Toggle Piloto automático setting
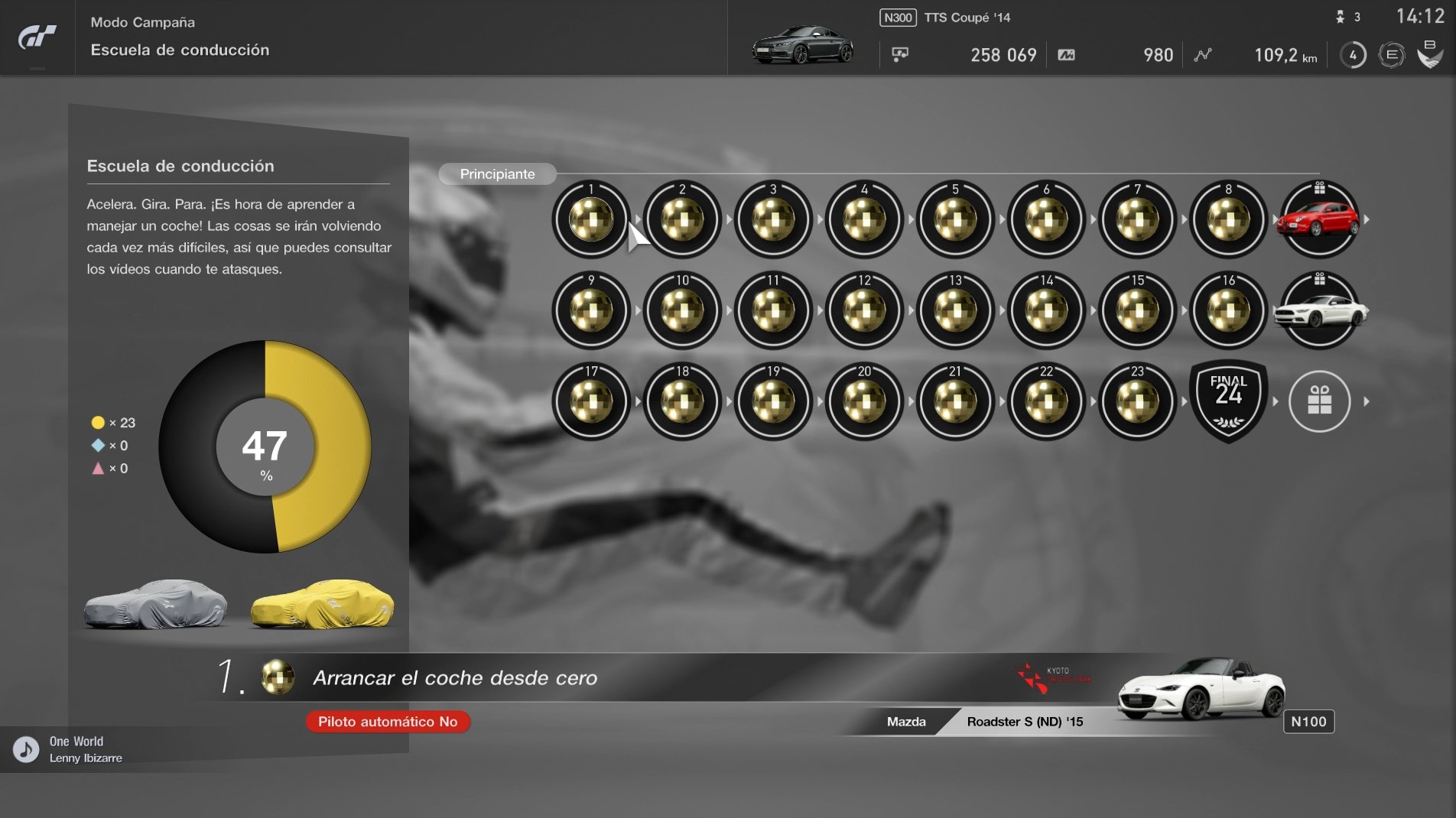1456x818 pixels. (x=387, y=722)
